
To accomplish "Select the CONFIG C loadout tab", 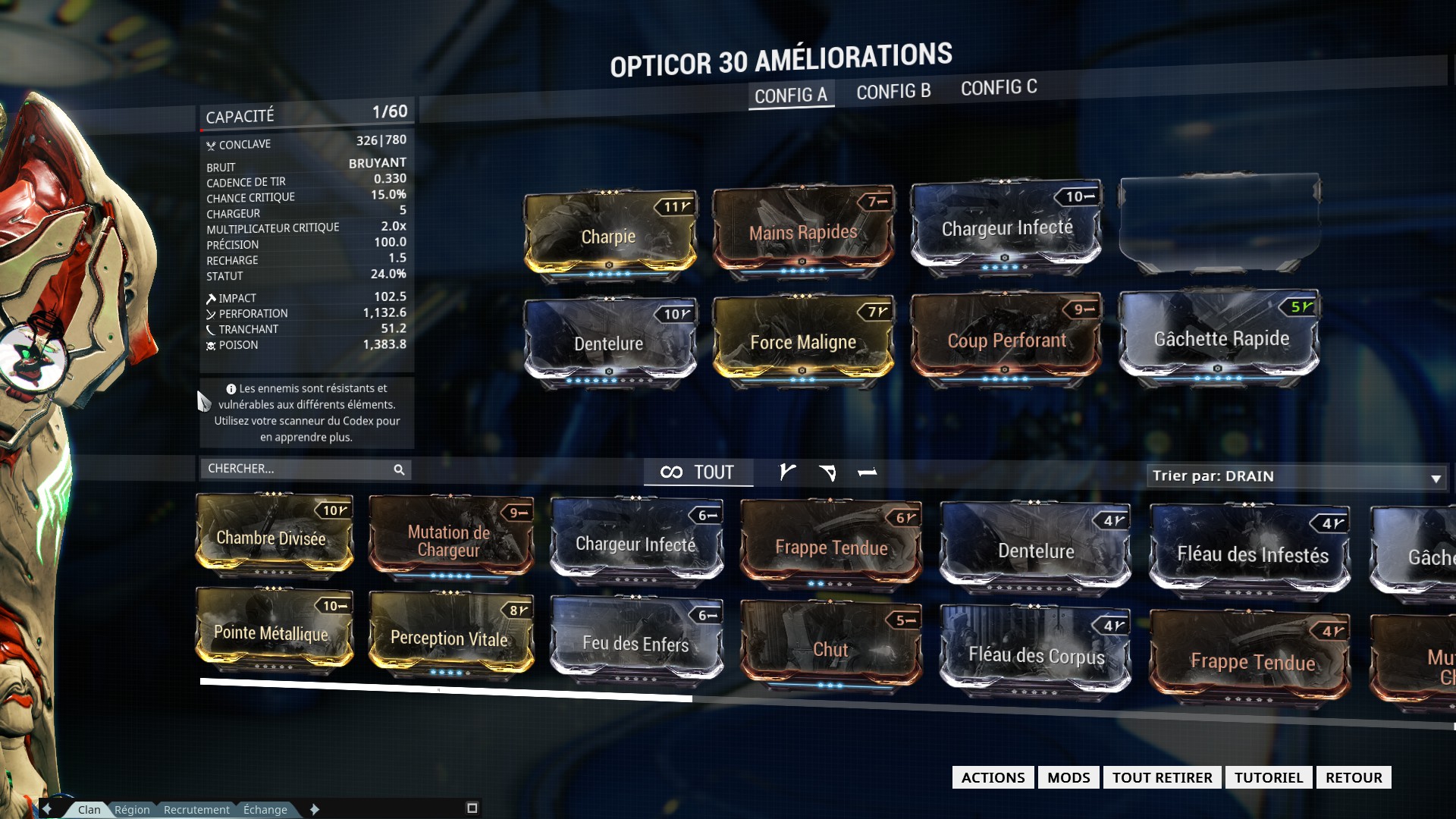I will 999,88.
